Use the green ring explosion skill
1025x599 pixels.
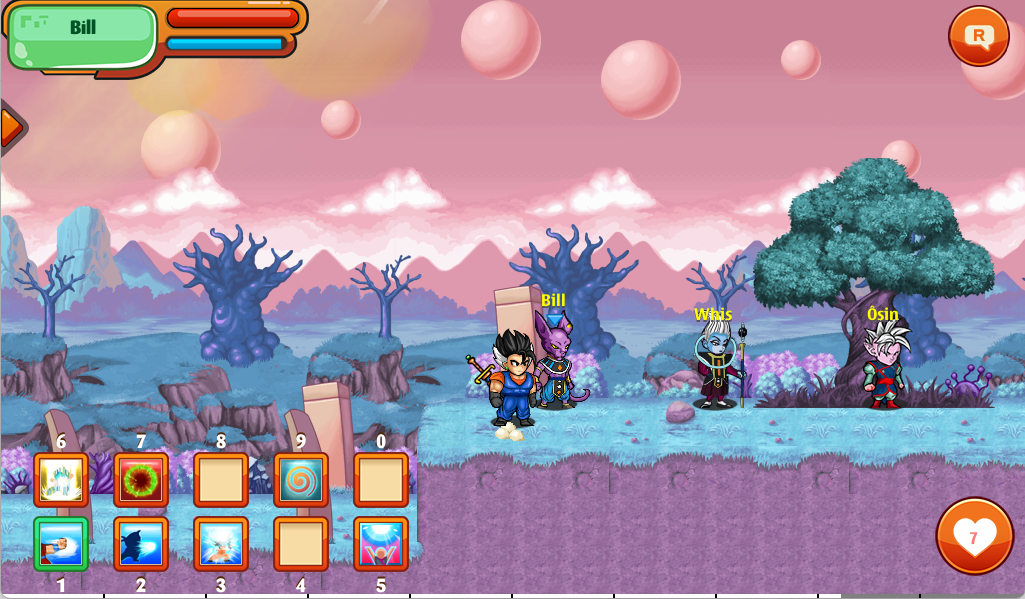click(x=141, y=480)
